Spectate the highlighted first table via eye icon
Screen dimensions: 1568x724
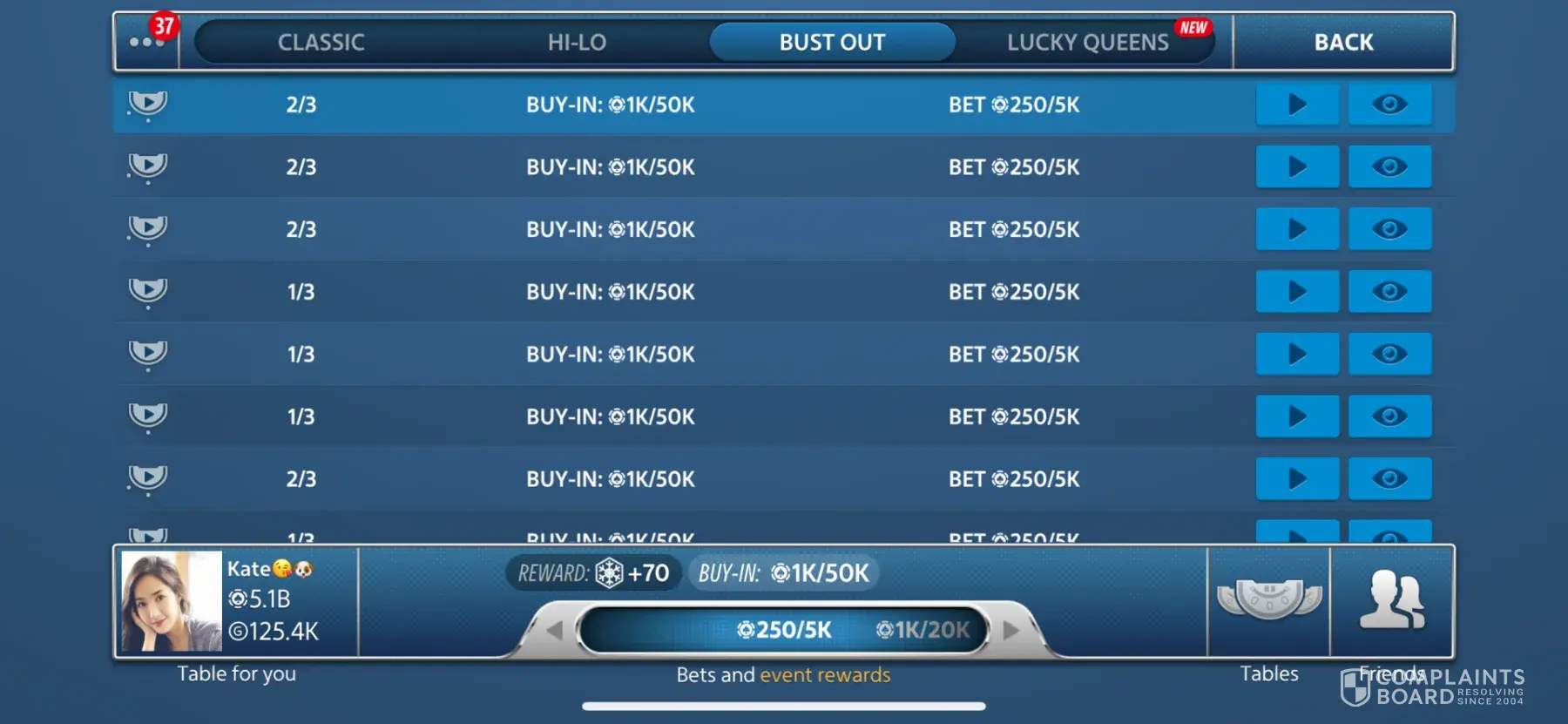coord(1389,105)
